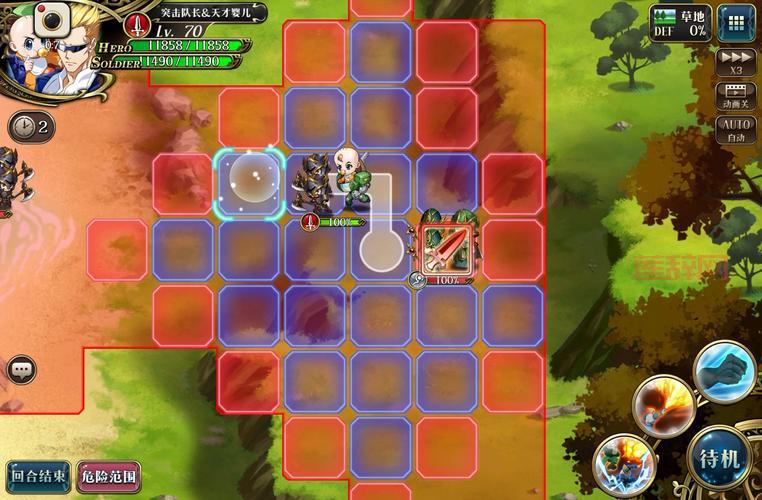The height and width of the screenshot is (500, 762).
Task: Toggle the 动画关 animation setting
Action: (736, 94)
